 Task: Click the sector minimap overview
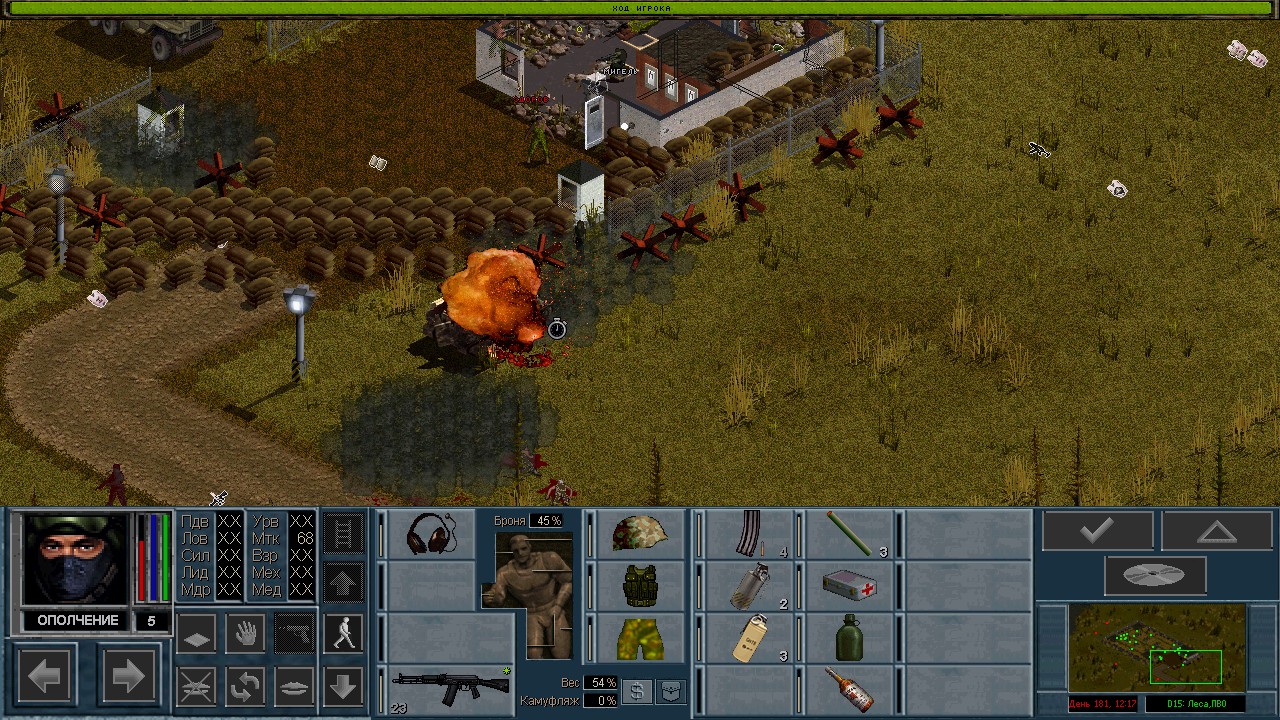click(x=1156, y=648)
